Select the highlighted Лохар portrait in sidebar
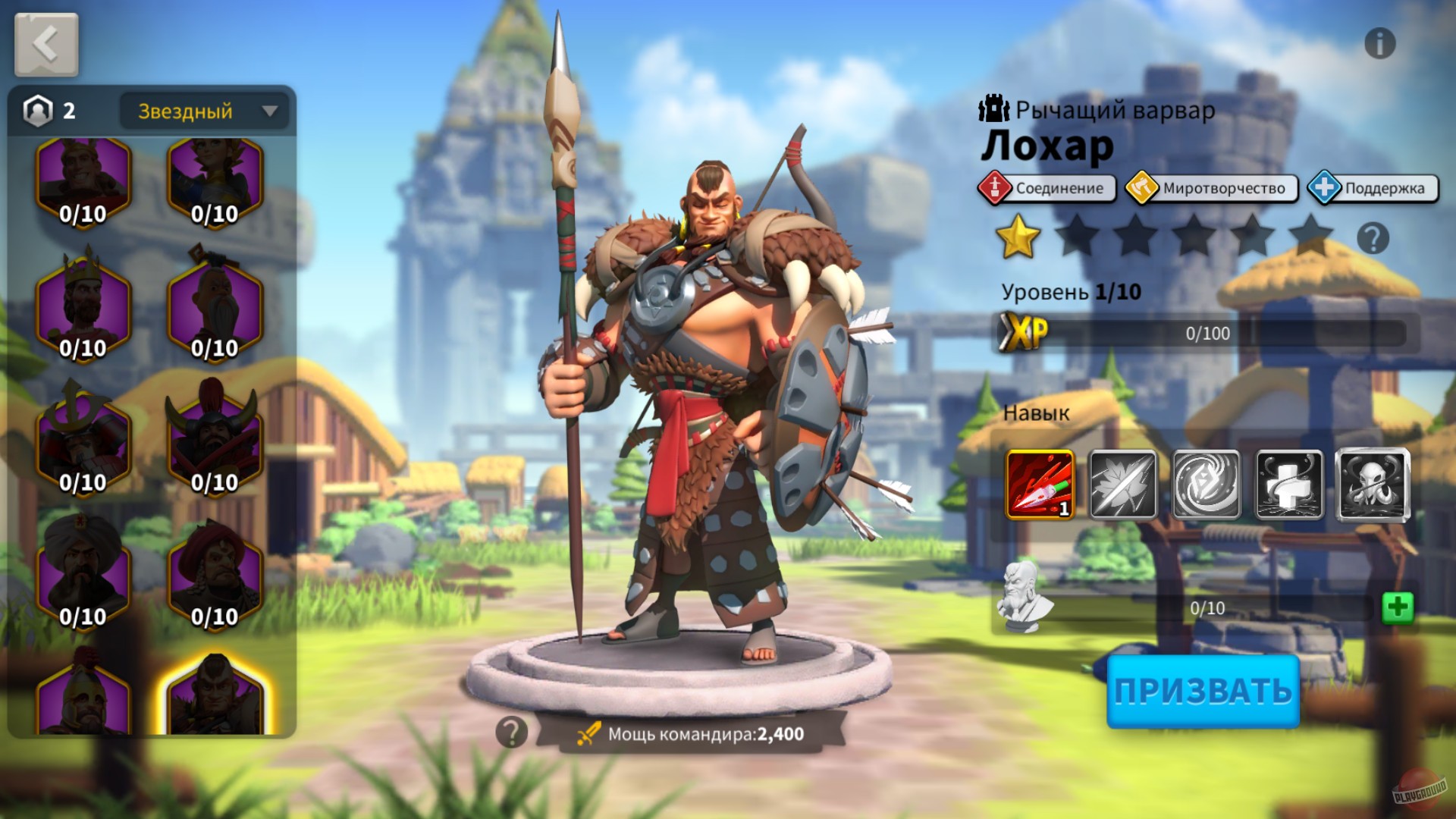Image resolution: width=1456 pixels, height=819 pixels. coord(215,701)
